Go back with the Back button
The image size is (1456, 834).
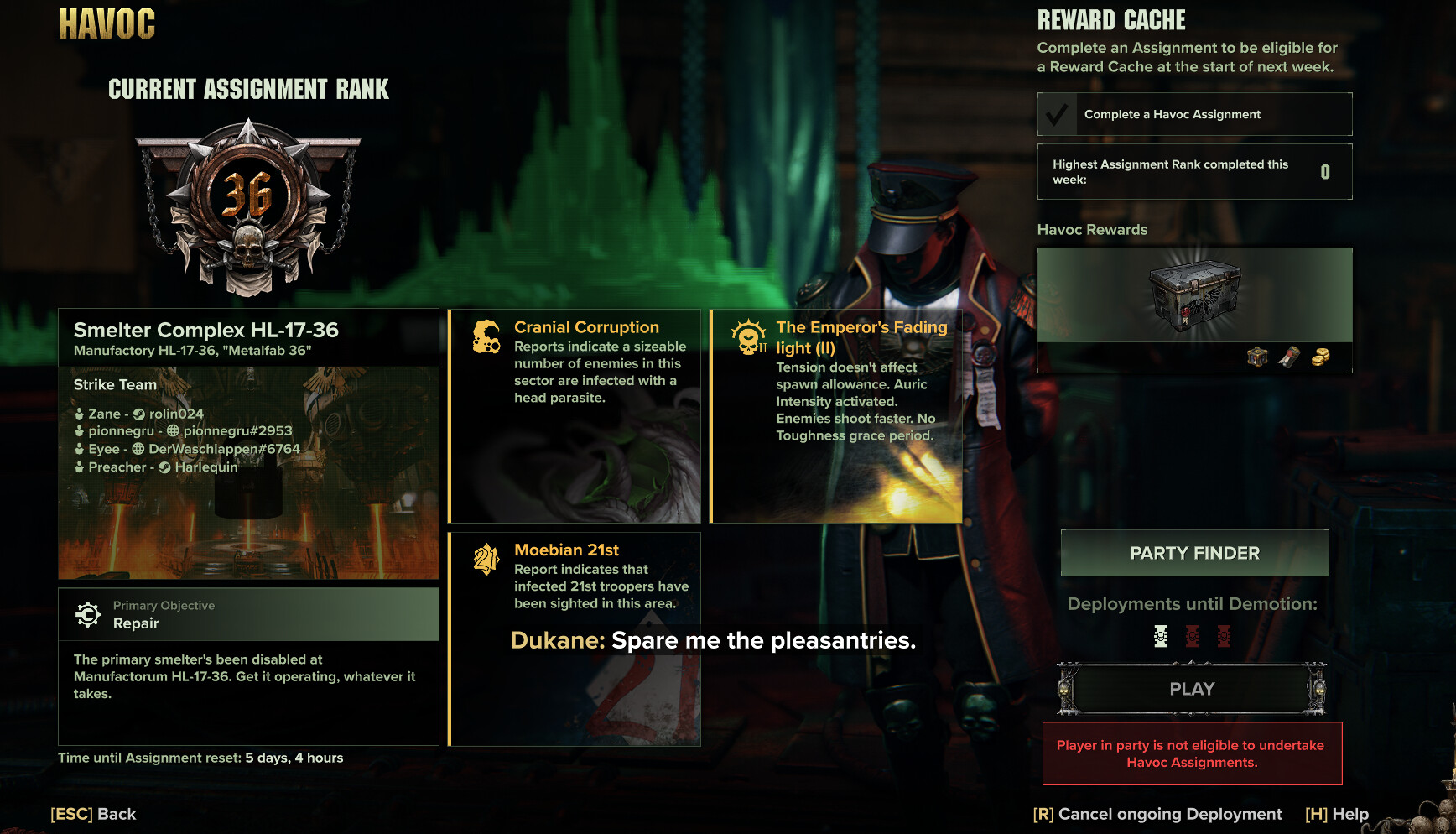click(93, 814)
